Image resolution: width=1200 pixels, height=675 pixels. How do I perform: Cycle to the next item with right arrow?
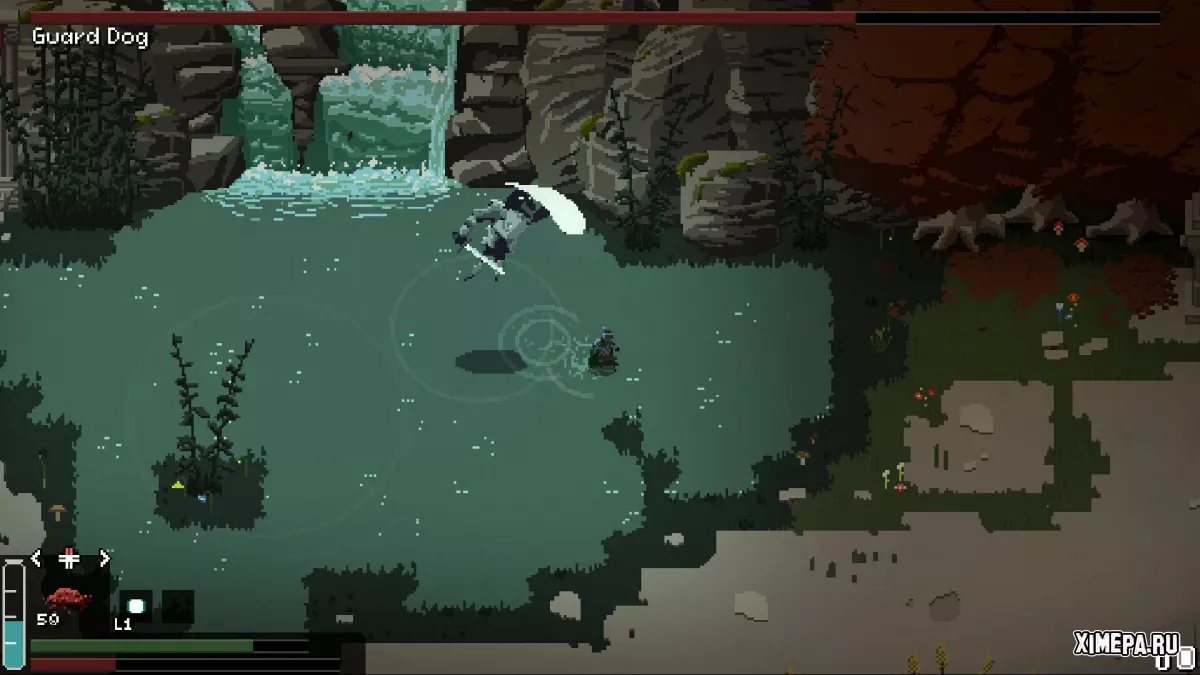(104, 558)
